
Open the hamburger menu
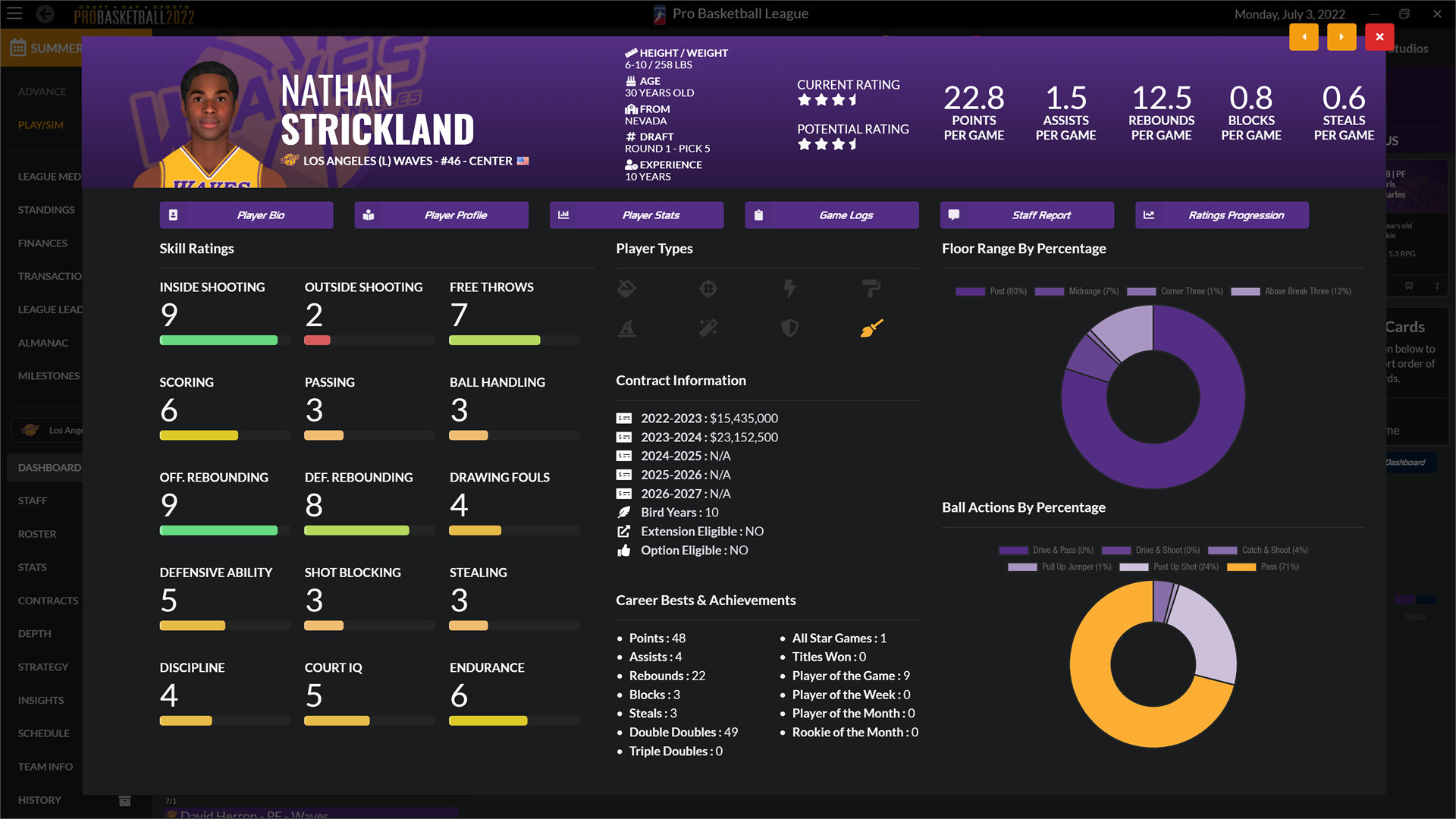[x=14, y=14]
